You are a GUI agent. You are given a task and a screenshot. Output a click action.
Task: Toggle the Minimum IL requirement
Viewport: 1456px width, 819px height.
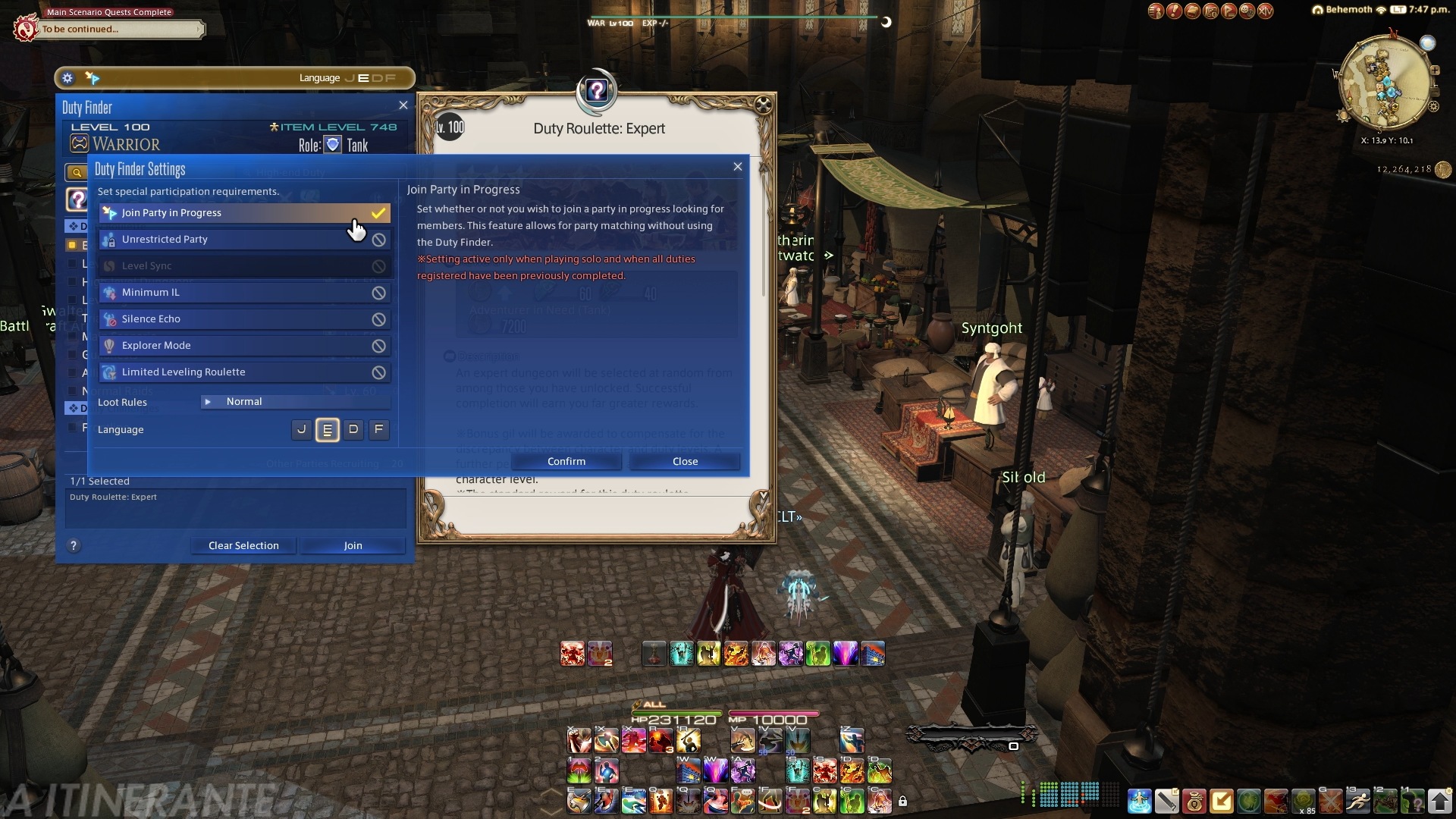click(x=244, y=293)
